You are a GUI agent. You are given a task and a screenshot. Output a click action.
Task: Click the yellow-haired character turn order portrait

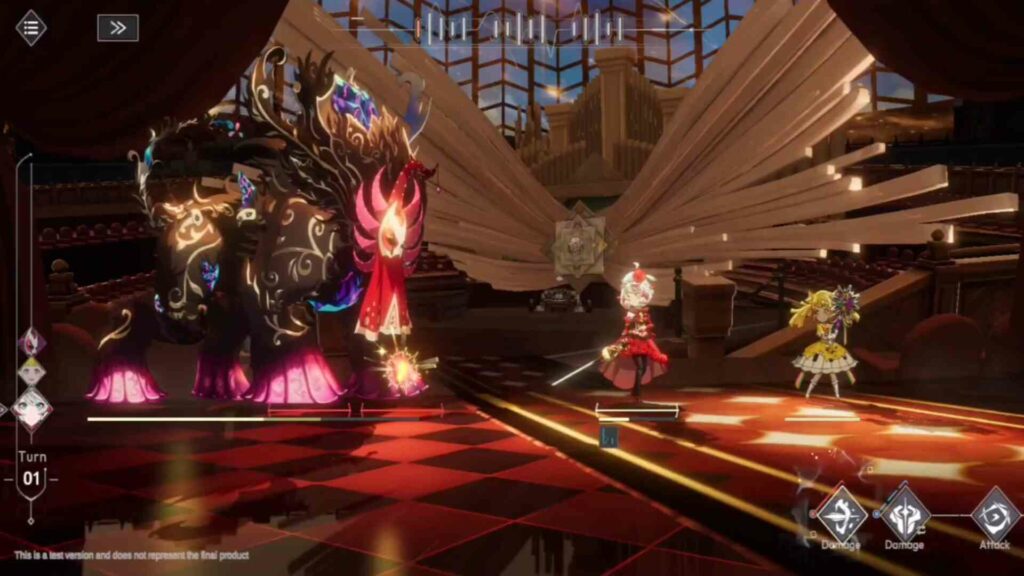[32, 372]
